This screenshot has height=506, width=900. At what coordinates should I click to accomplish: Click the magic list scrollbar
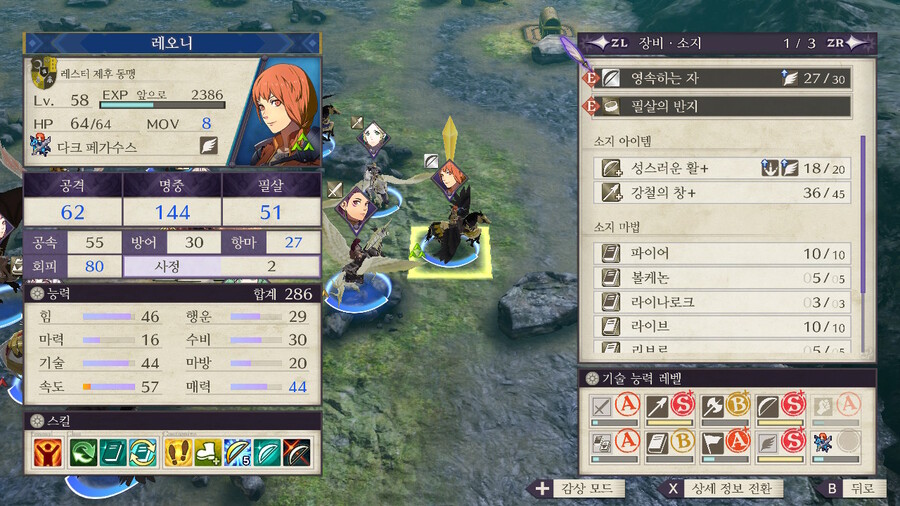(863, 245)
